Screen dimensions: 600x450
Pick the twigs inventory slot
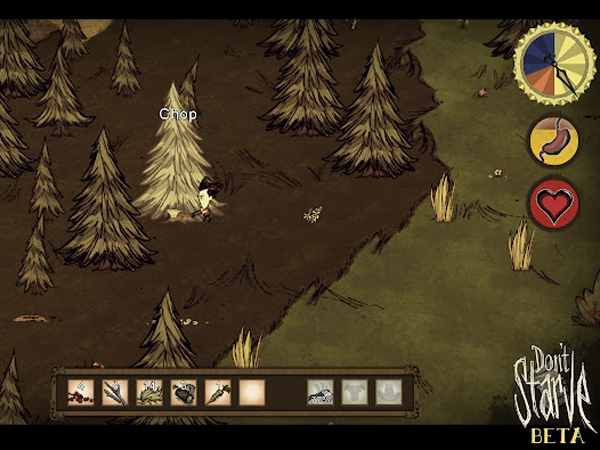pos(115,392)
